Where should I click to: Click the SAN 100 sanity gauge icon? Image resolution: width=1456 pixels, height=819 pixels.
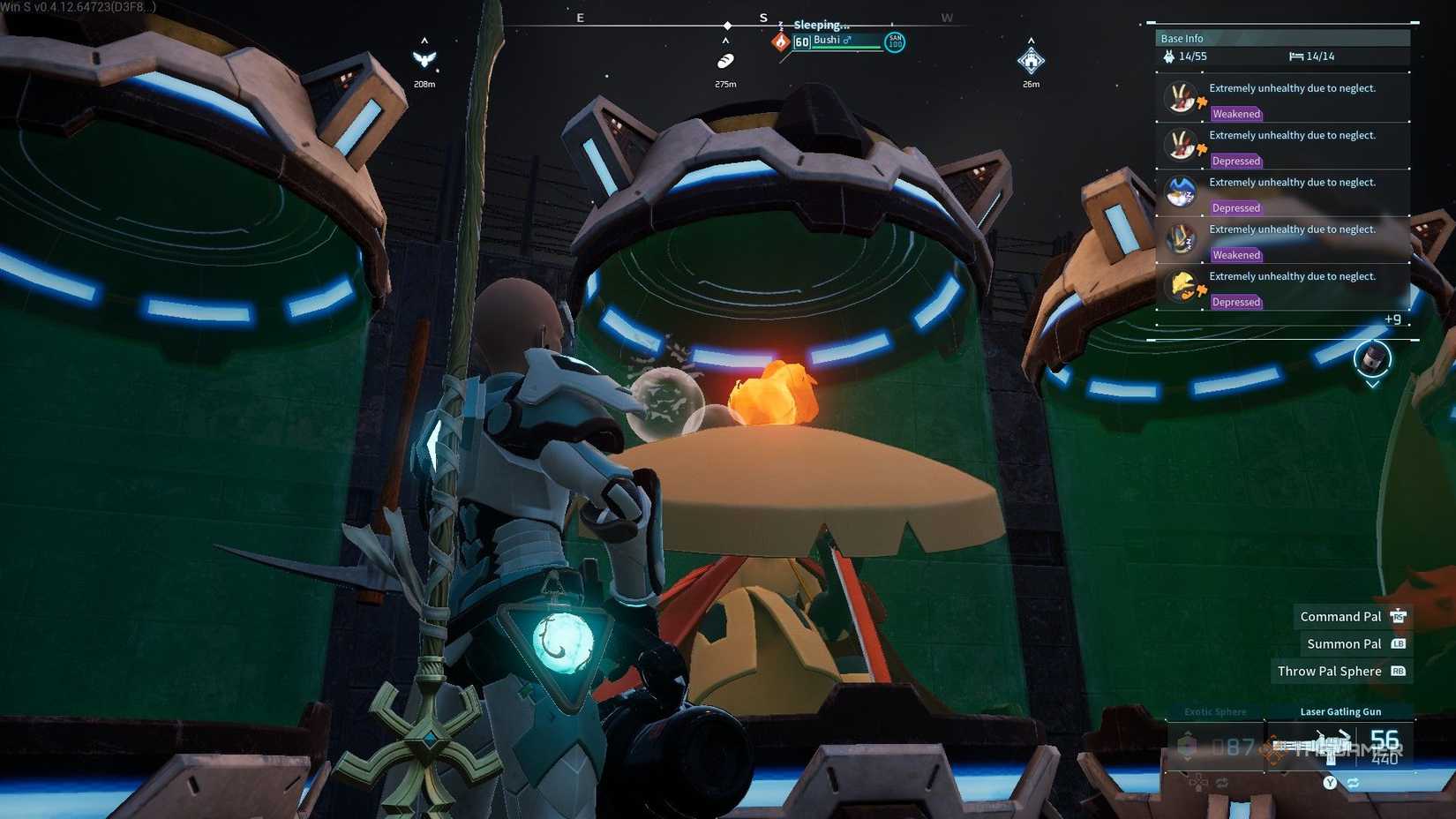894,41
